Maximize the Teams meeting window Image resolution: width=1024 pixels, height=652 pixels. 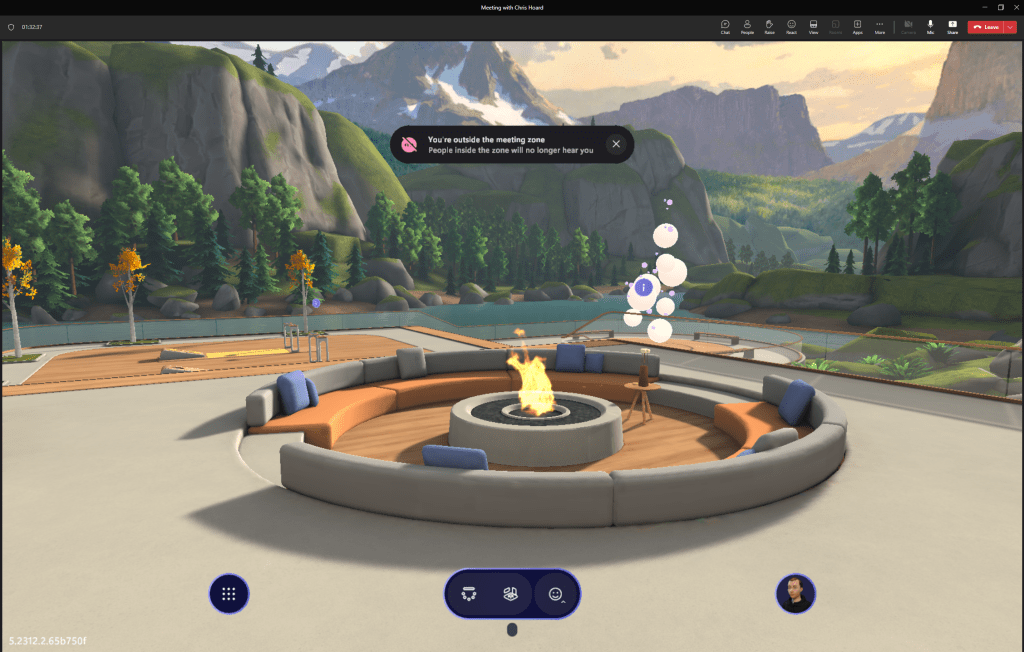pyautogui.click(x=1001, y=7)
